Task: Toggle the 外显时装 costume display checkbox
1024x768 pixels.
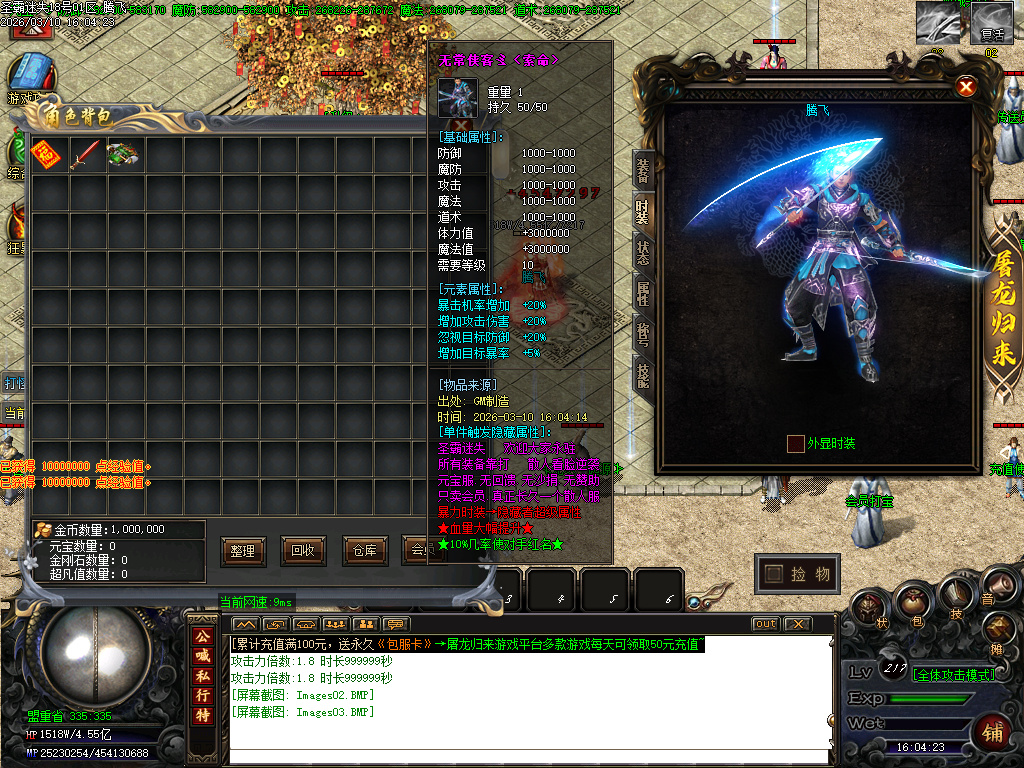Action: [795, 443]
